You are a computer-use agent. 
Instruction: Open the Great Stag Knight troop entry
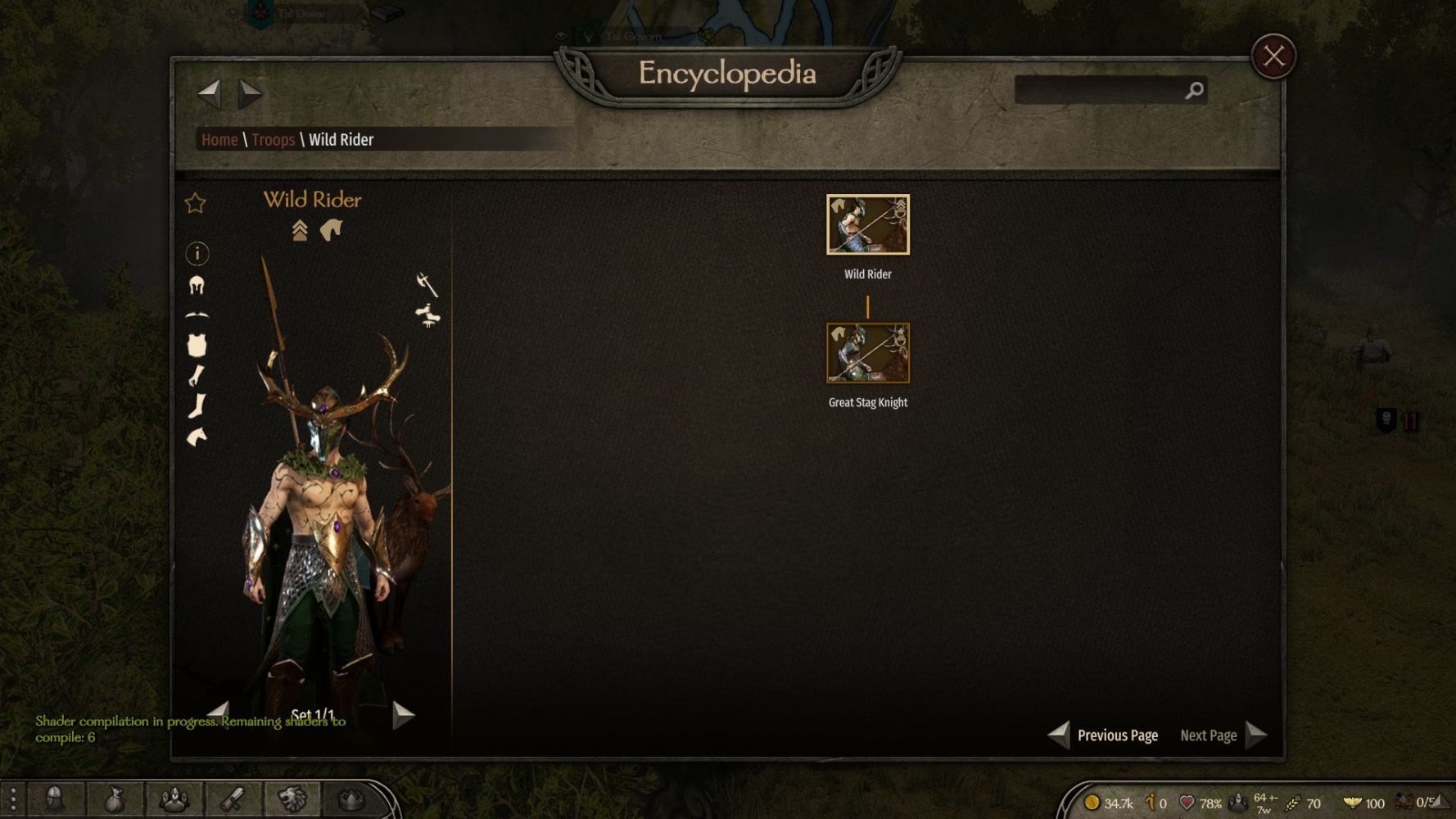coord(867,353)
